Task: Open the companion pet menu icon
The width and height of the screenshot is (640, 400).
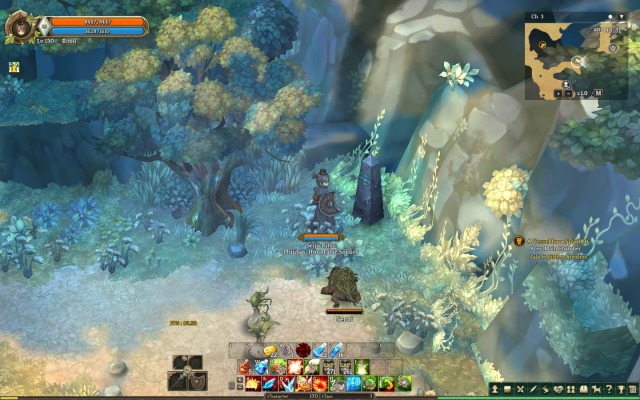Action: pos(596,389)
